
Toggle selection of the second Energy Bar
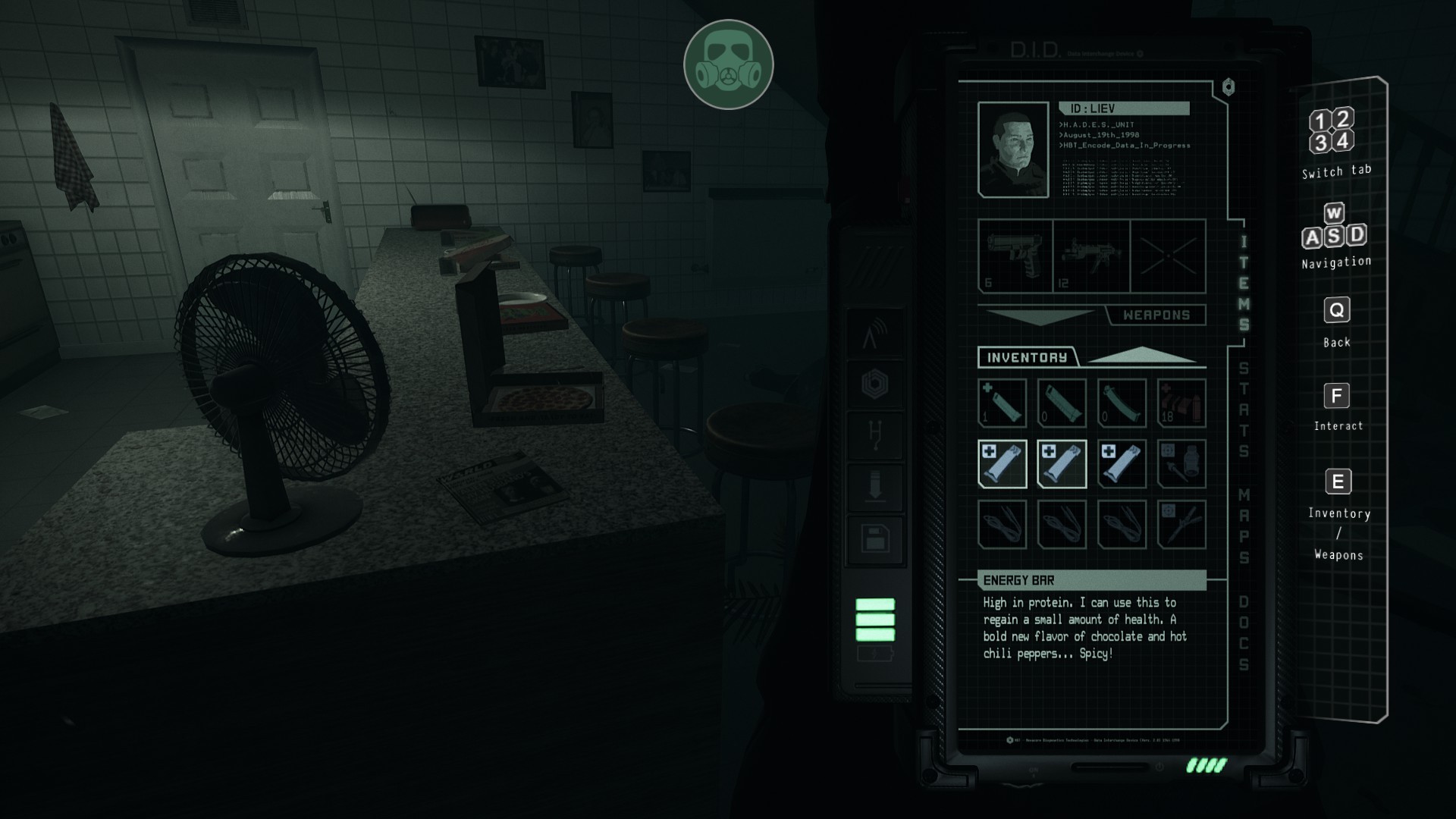click(x=1062, y=463)
